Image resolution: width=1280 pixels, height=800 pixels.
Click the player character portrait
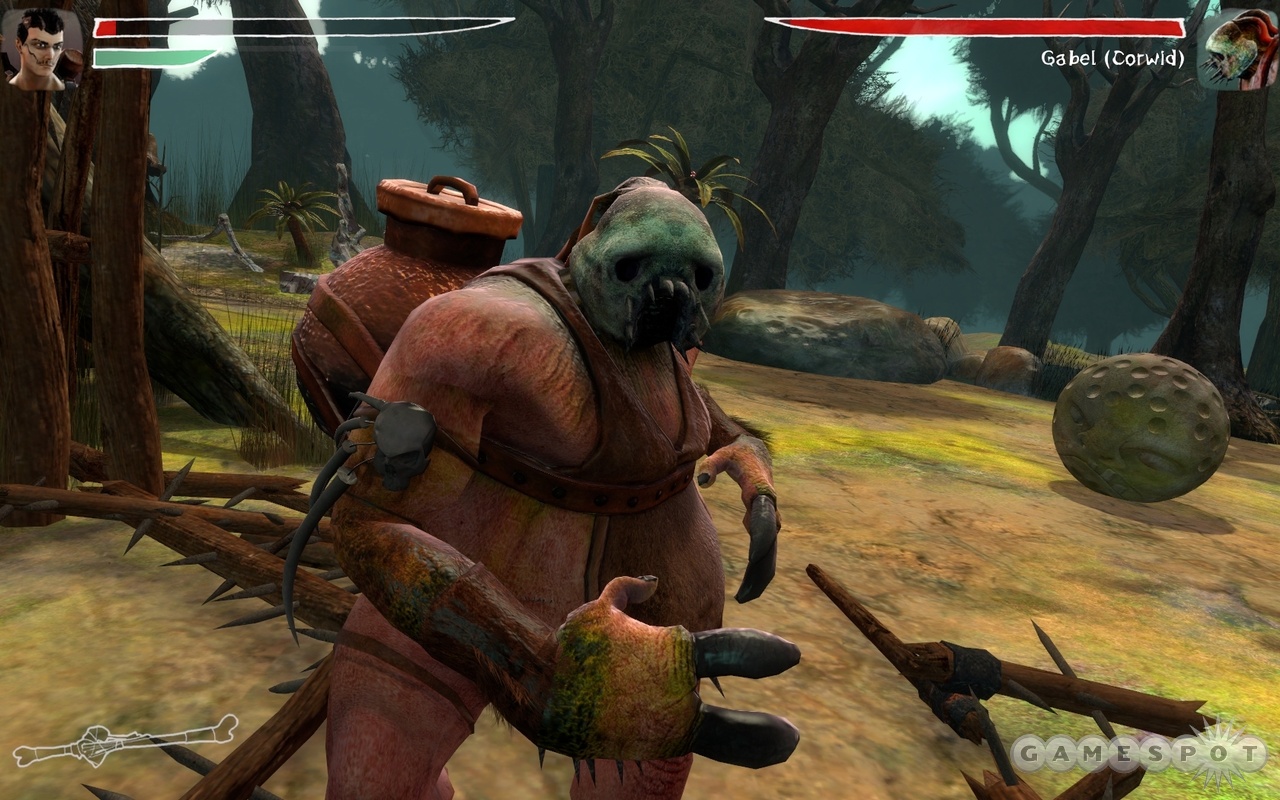42,50
